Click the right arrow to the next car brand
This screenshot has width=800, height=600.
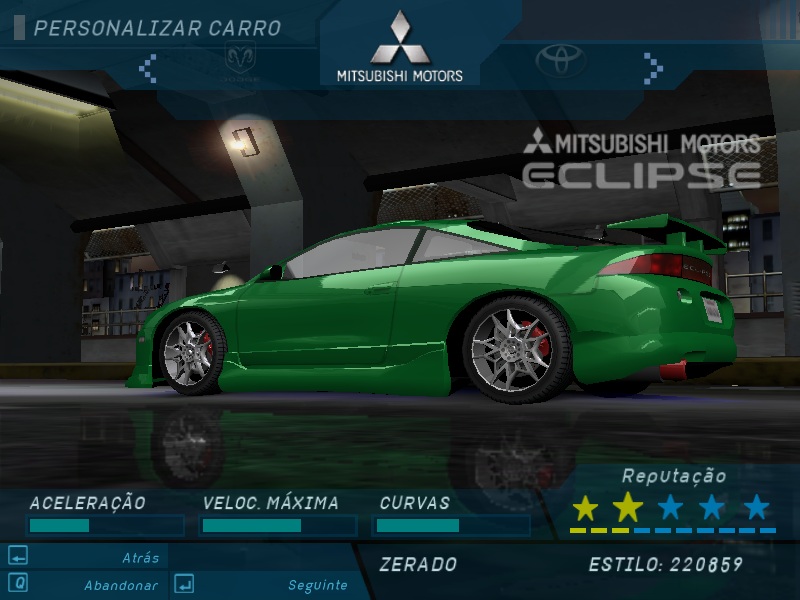click(653, 68)
